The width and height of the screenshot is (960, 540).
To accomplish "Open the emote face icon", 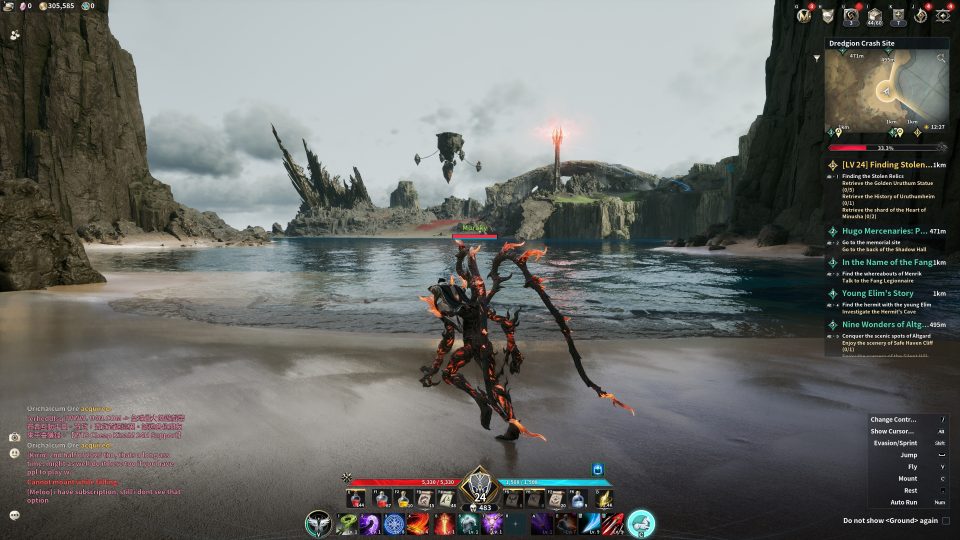I will click(15, 453).
